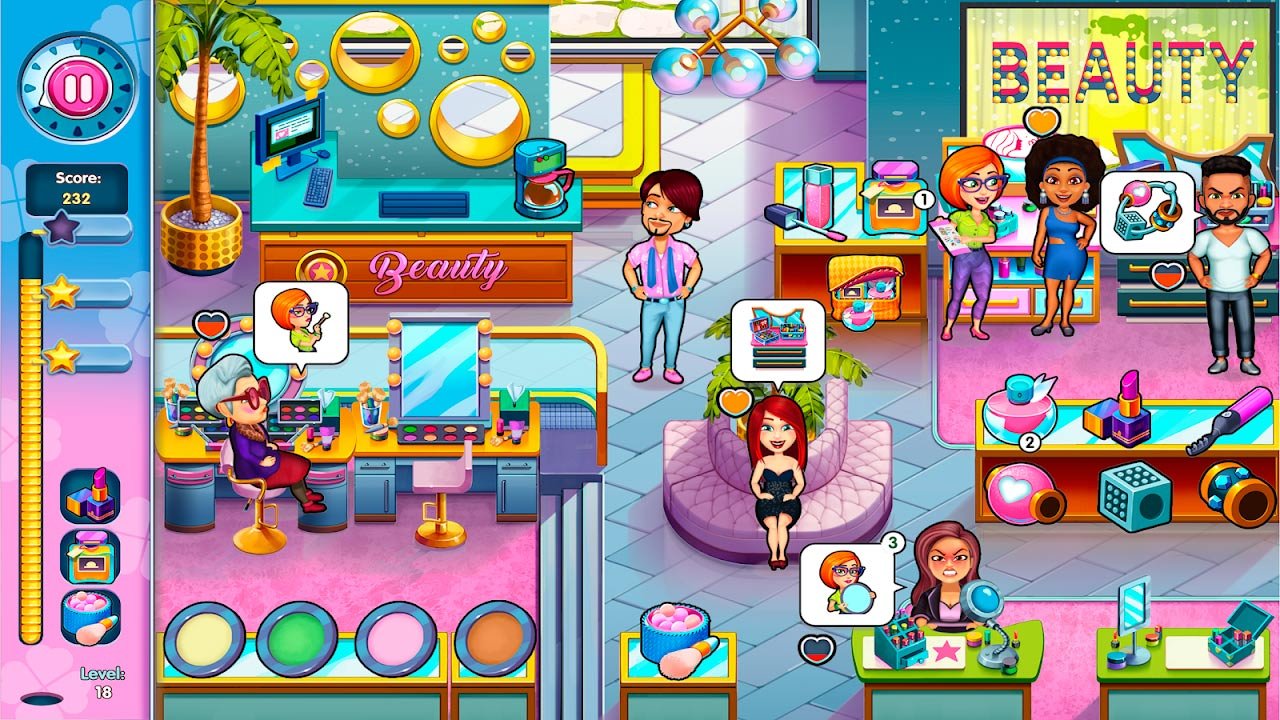Pick the pink powder bowl
This screenshot has height=720, width=1280.
(x=396, y=638)
